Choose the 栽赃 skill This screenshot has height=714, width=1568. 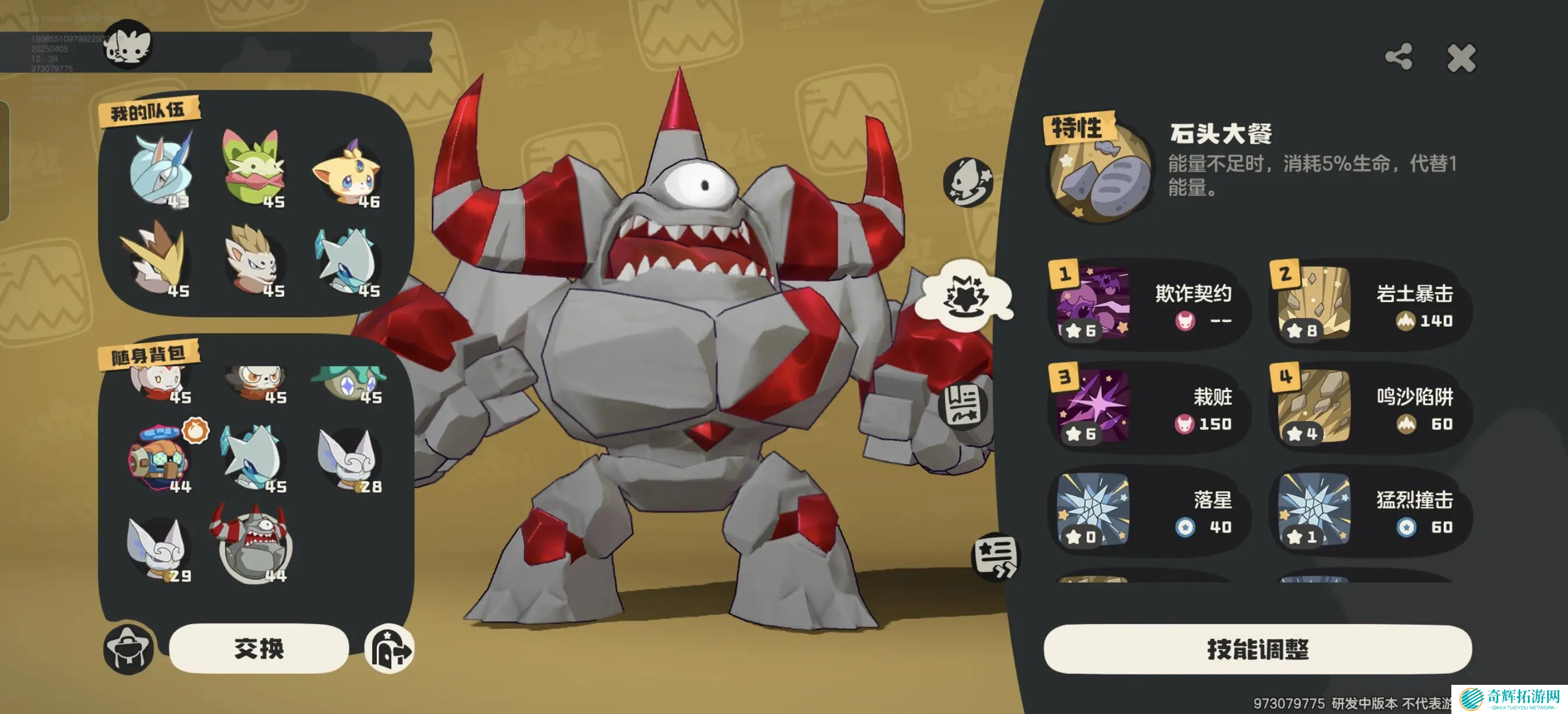[1148, 407]
